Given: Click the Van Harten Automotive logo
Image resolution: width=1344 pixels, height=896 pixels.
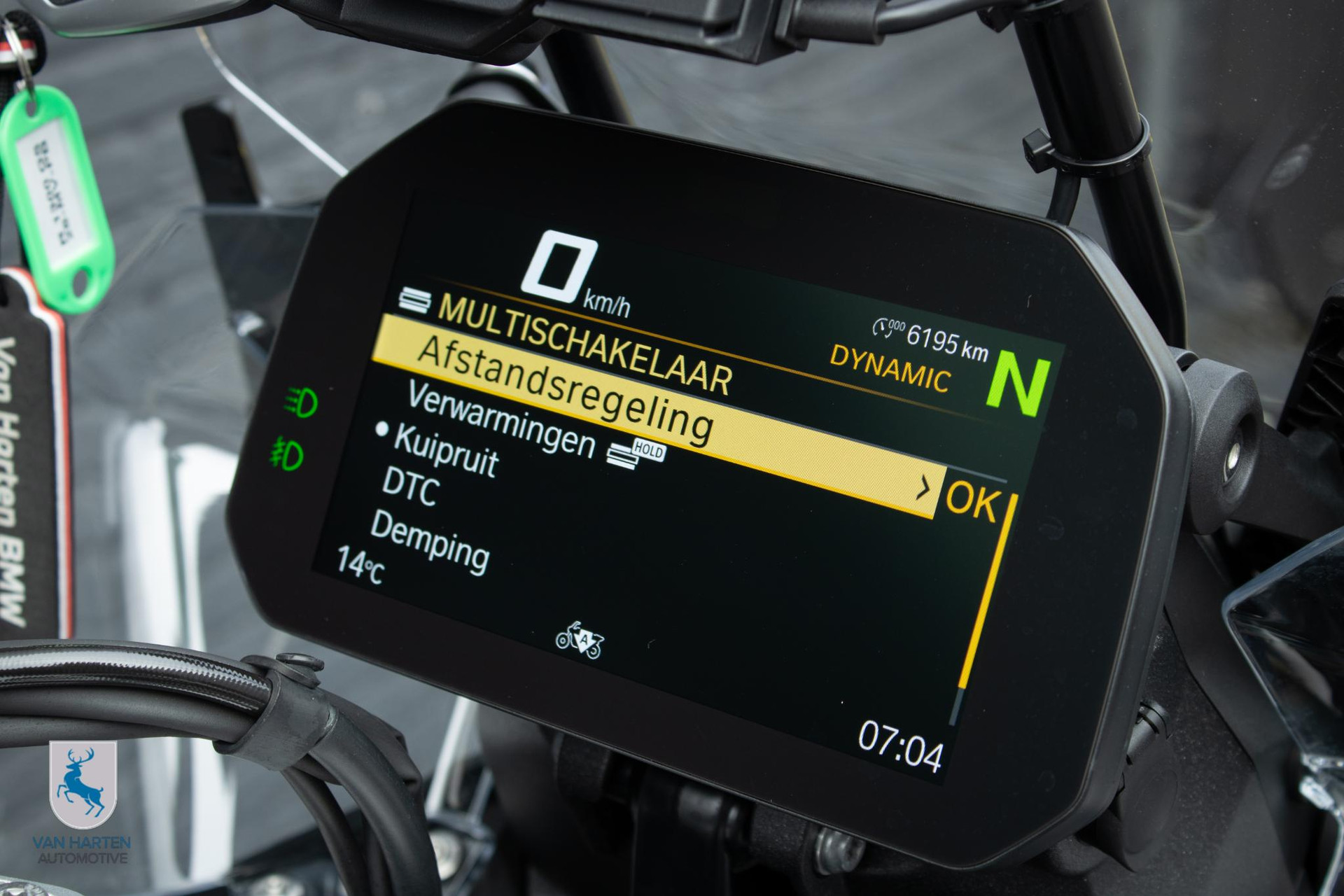Looking at the screenshot, I should pos(83,803).
